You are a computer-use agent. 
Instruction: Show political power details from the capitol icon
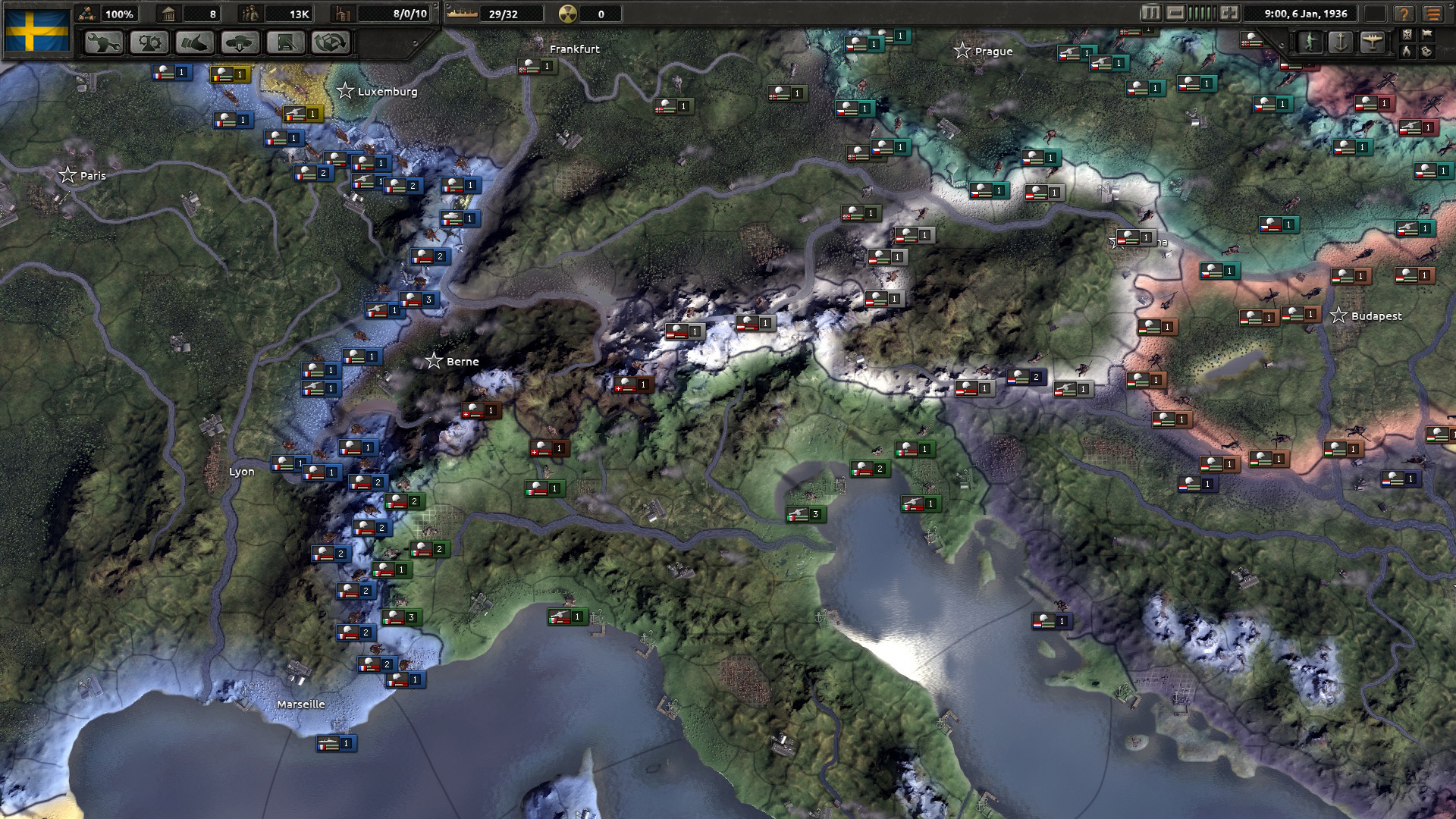point(168,14)
